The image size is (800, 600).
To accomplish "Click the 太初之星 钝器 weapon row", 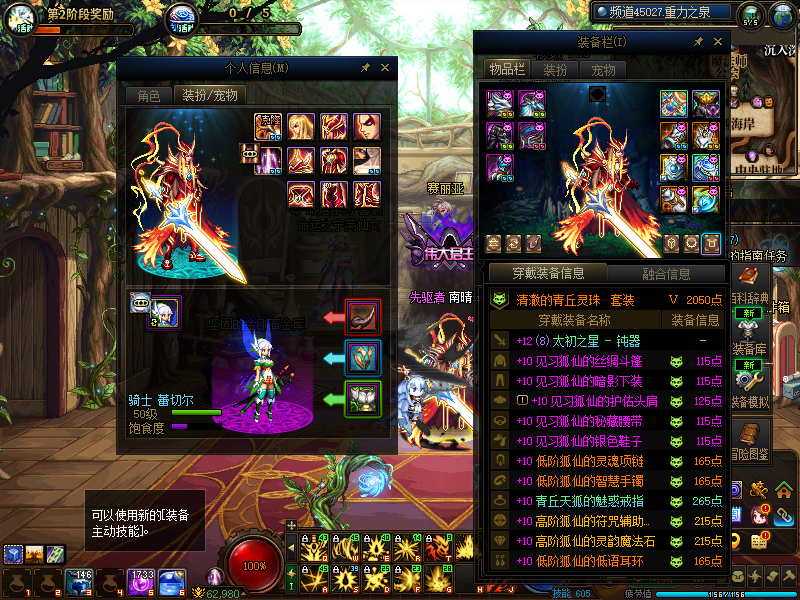I will coord(578,341).
